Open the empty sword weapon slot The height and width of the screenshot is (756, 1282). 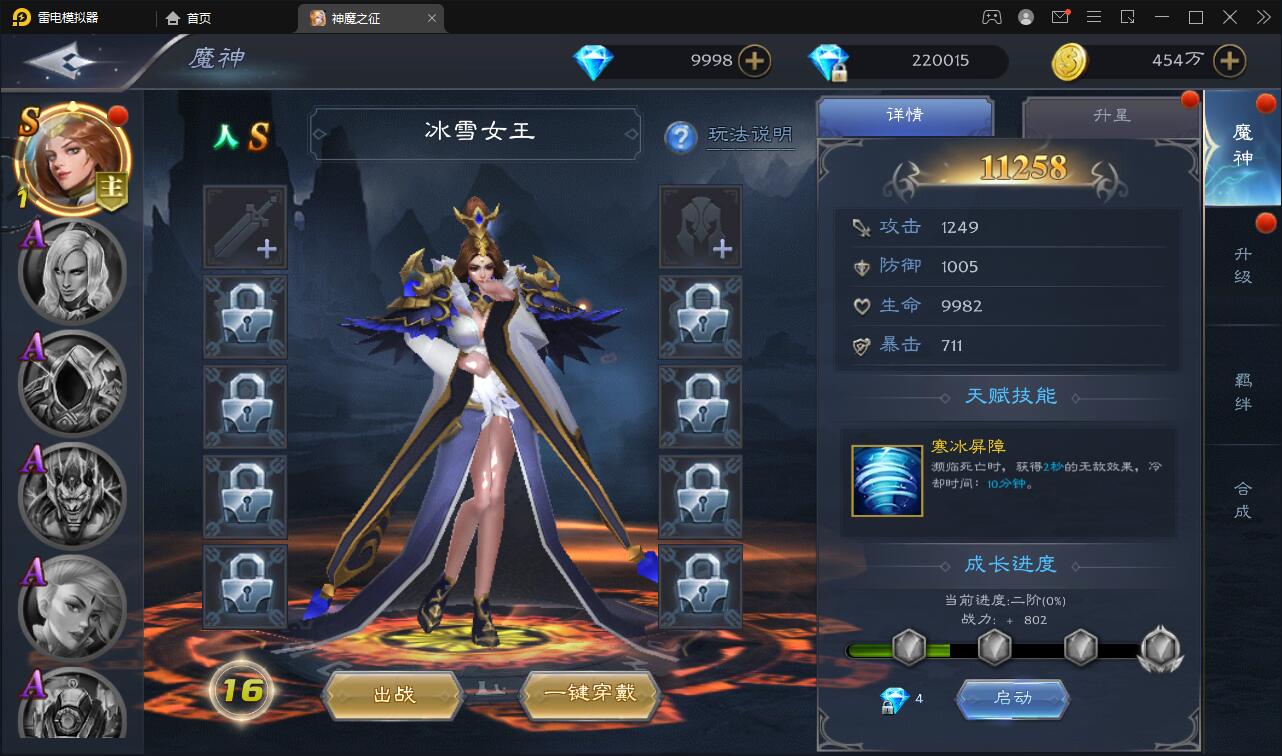[x=245, y=227]
